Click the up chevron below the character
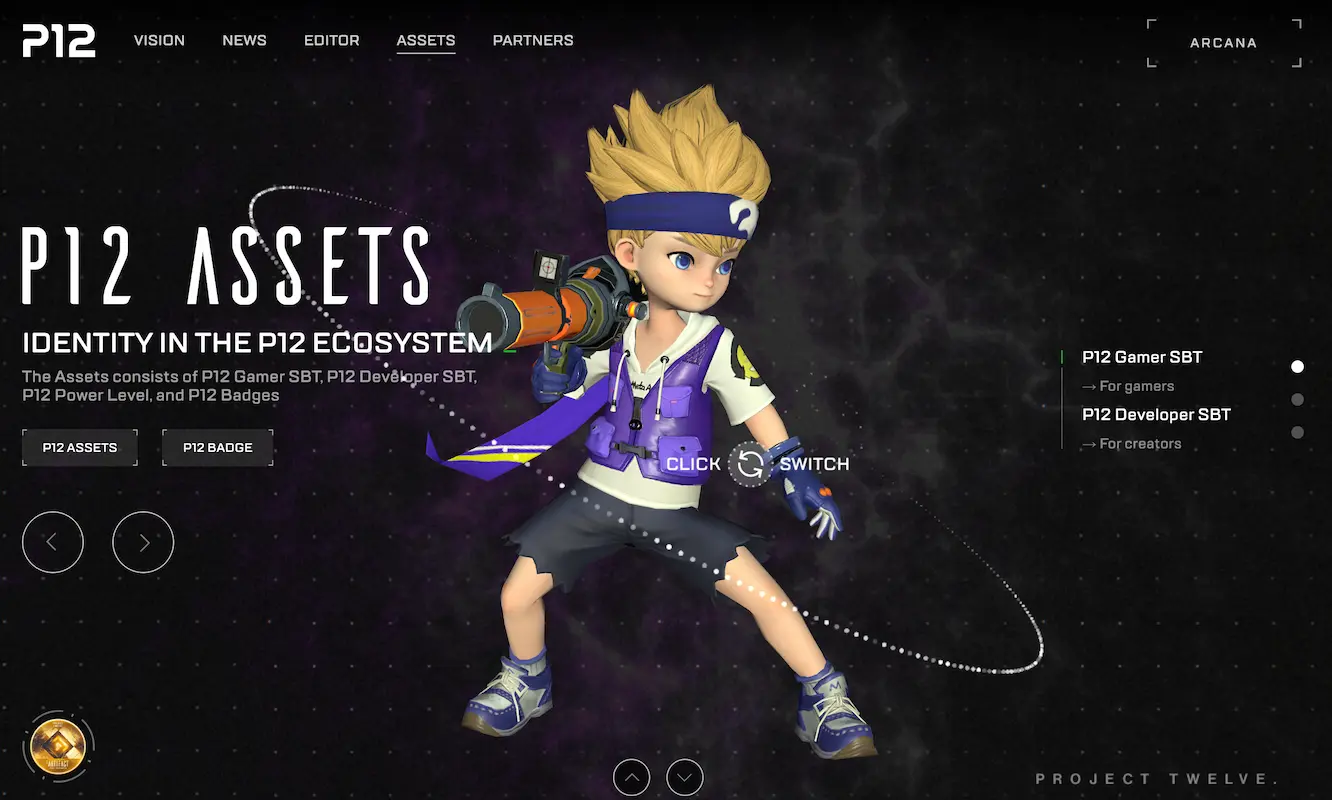1332x800 pixels. pyautogui.click(x=631, y=777)
